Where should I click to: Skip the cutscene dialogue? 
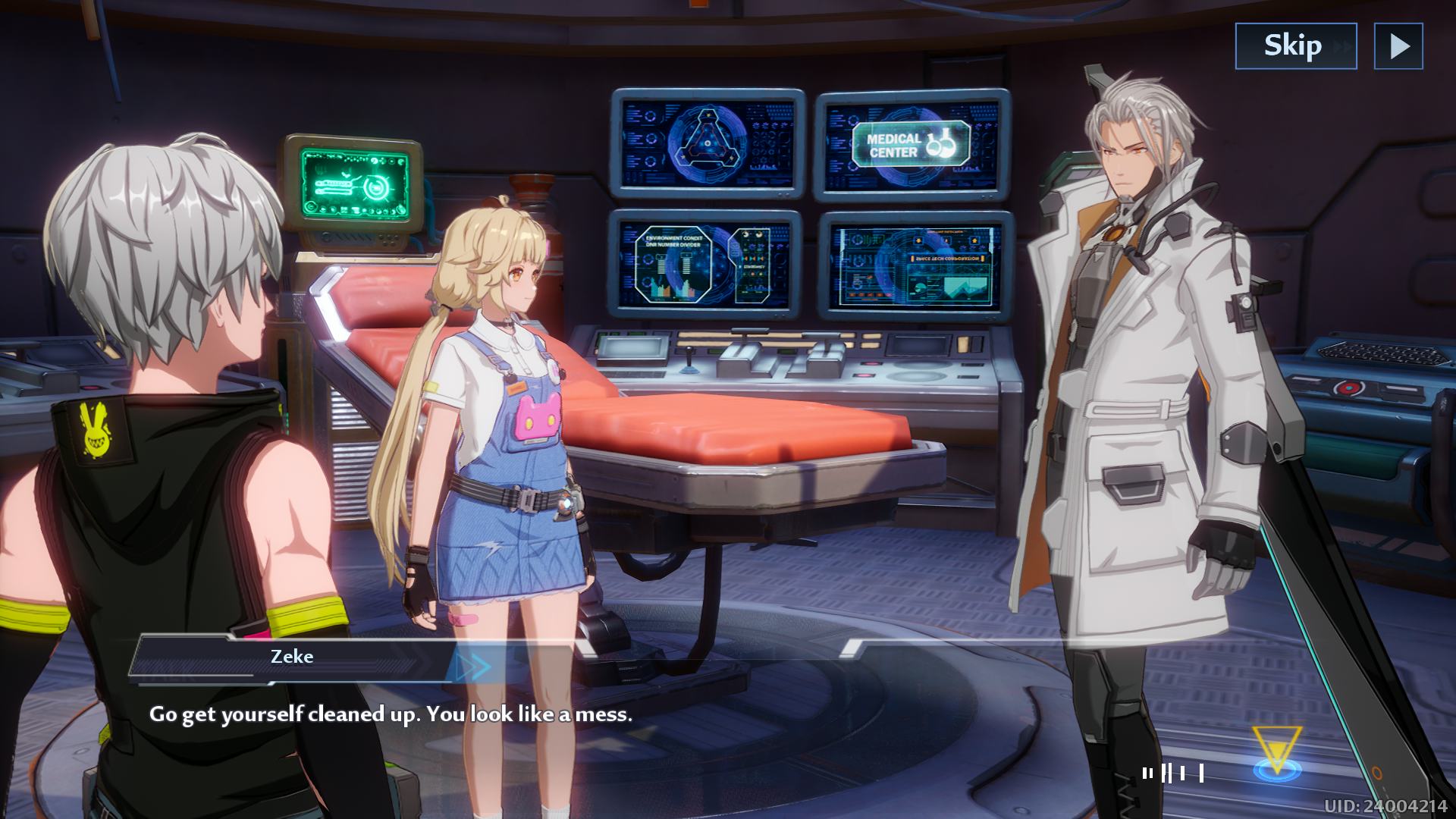(1295, 46)
